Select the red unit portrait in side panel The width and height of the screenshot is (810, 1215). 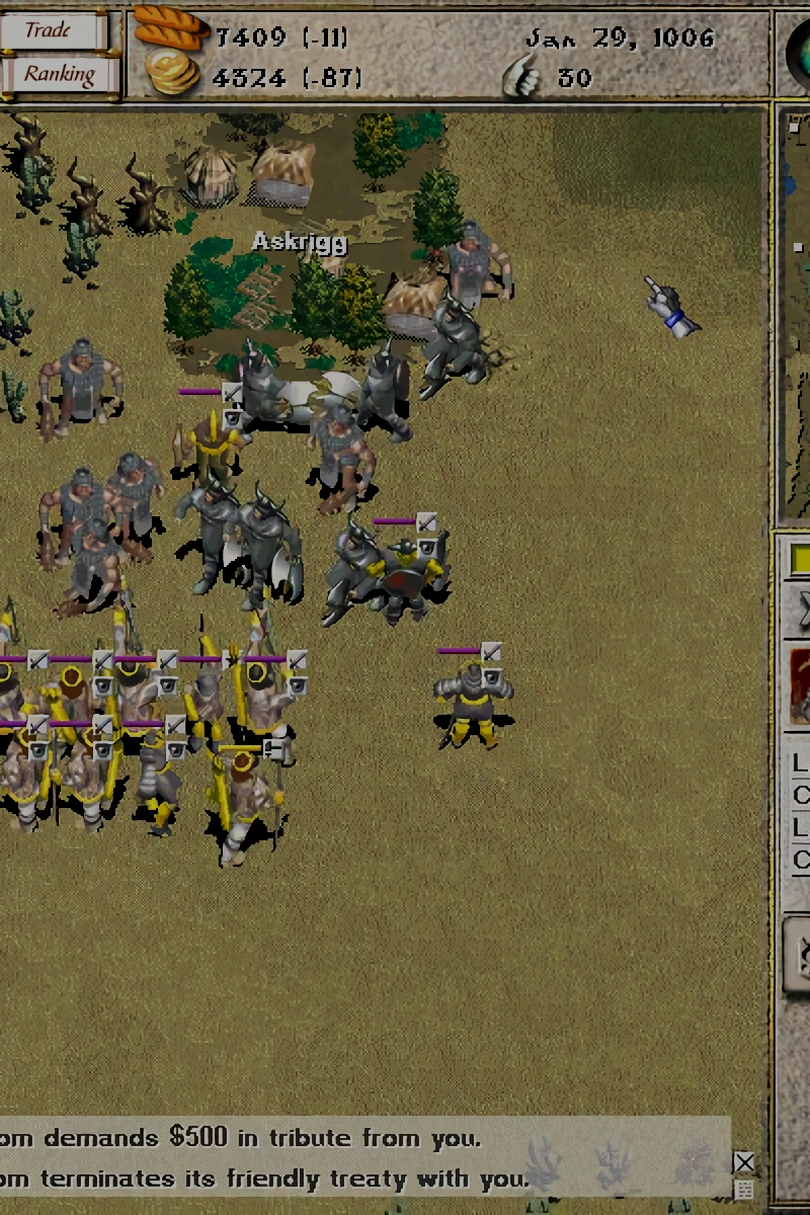point(800,685)
